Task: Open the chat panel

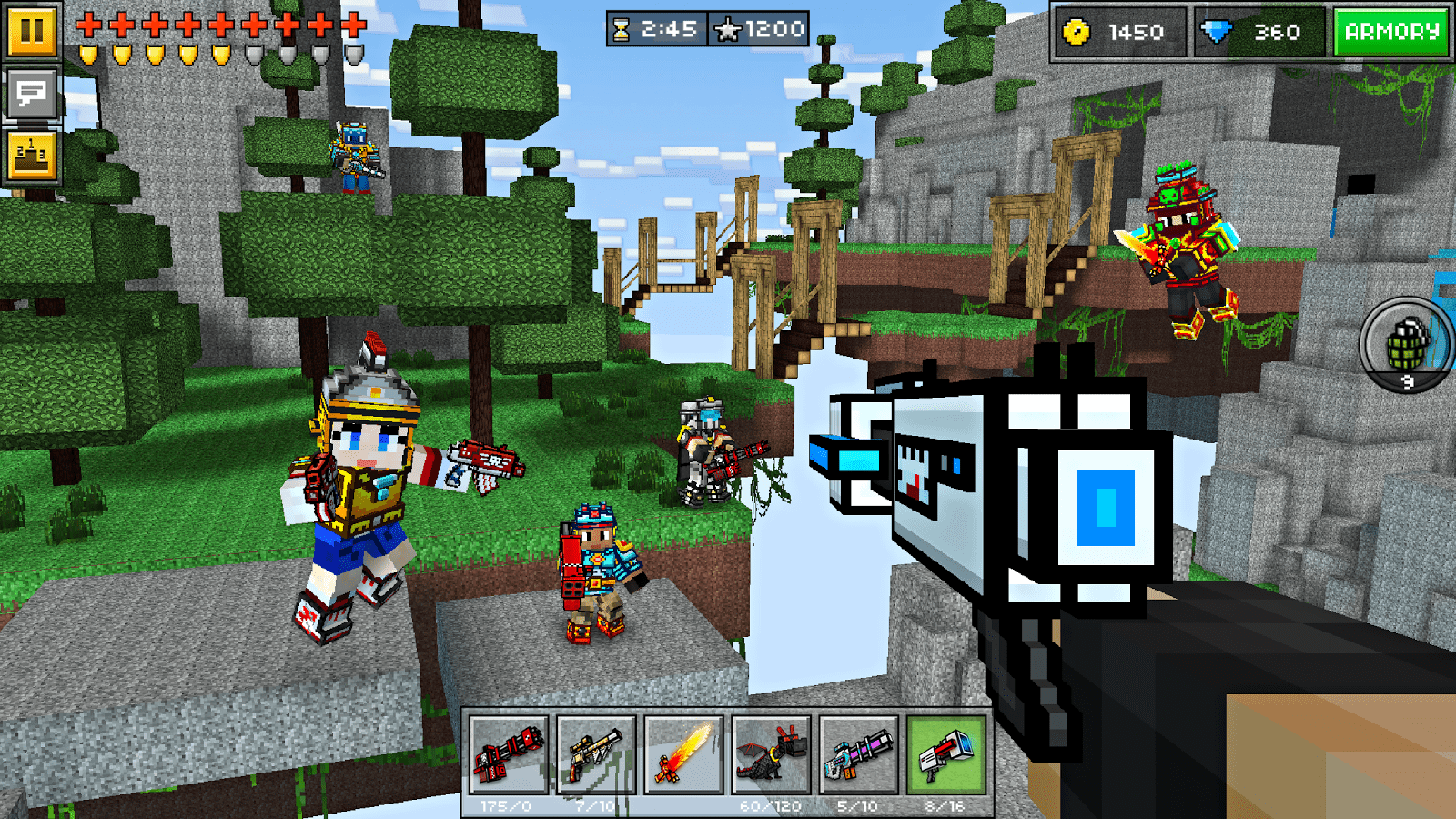Action: (x=30, y=95)
